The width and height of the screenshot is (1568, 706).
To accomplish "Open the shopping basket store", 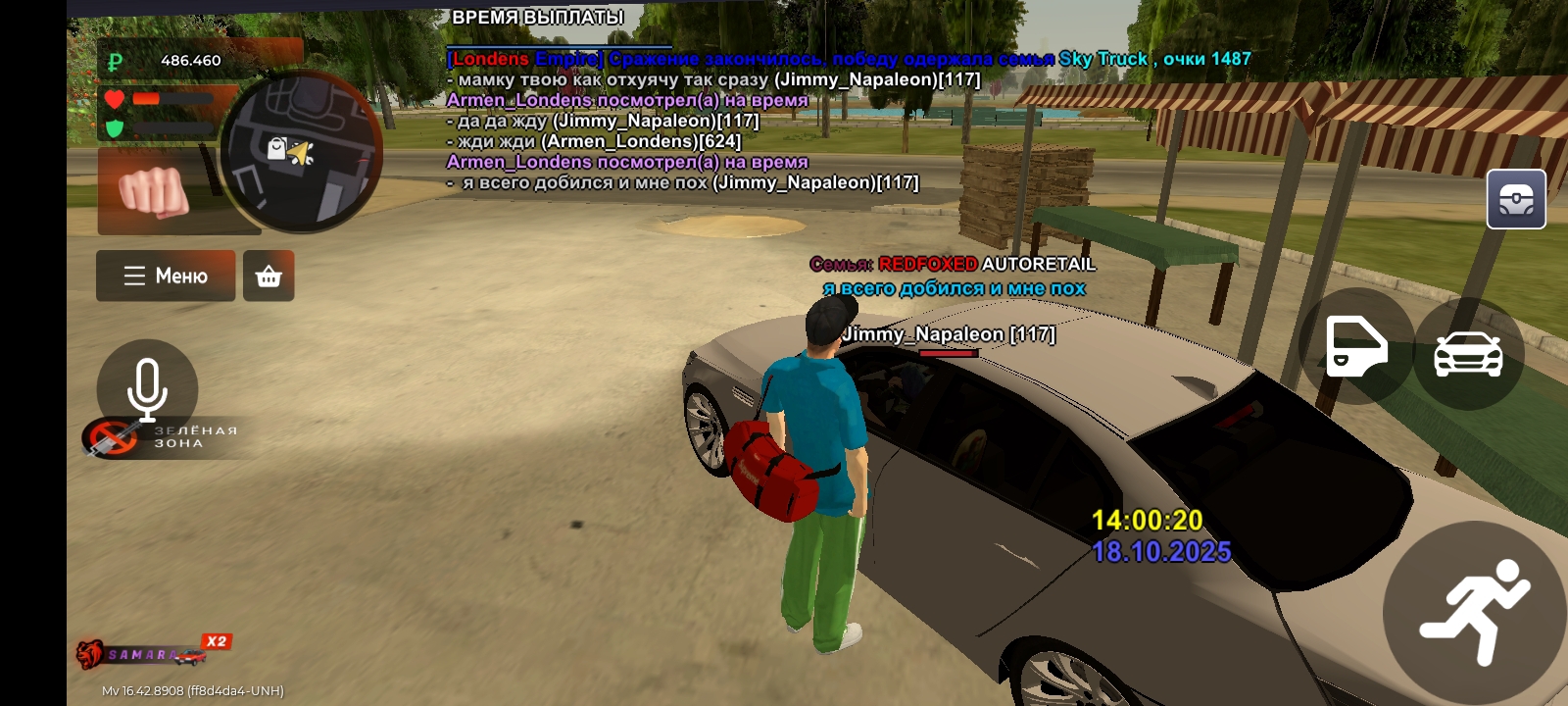I will point(269,277).
